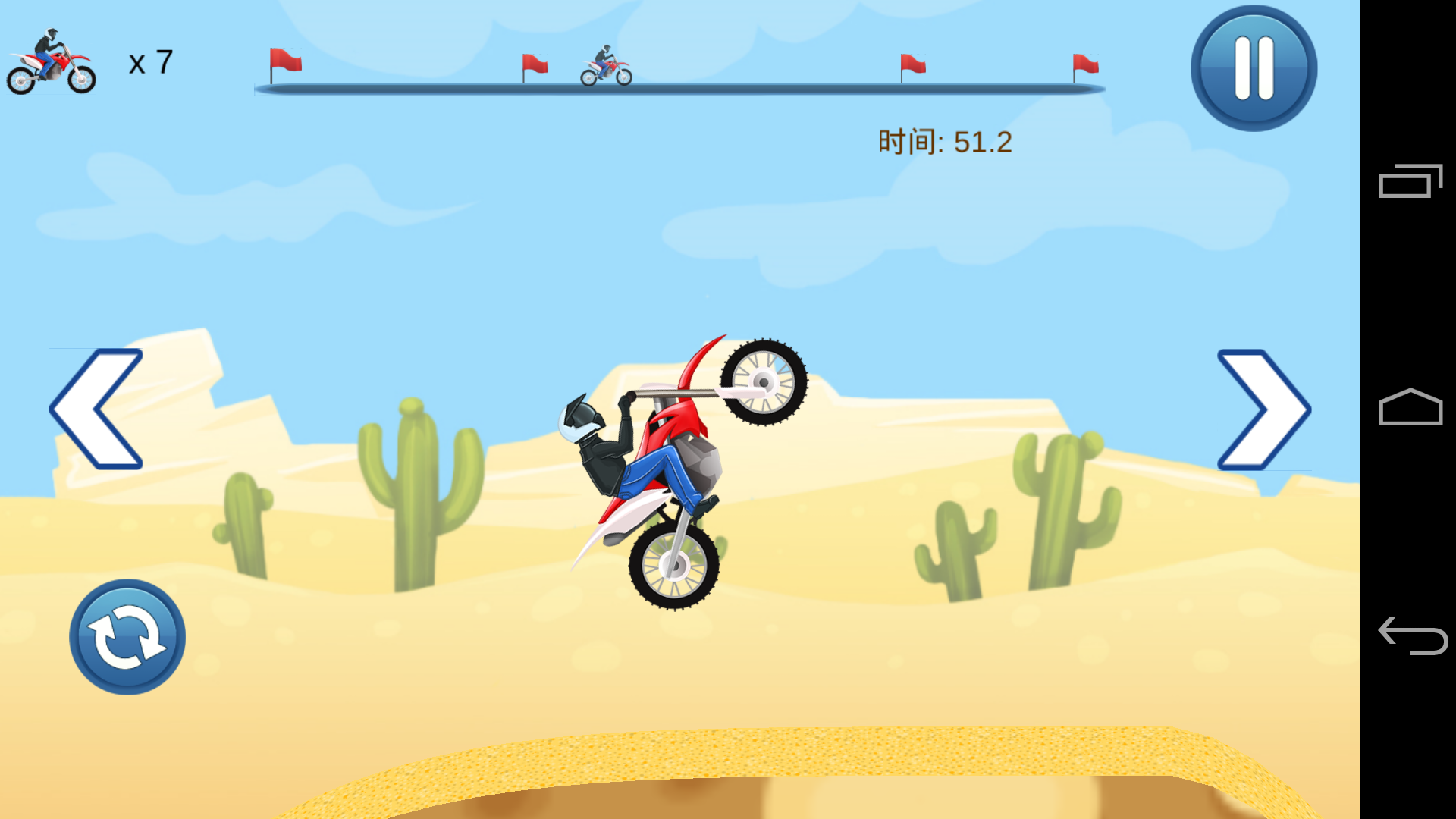Click the circular restart arrows button

click(127, 637)
